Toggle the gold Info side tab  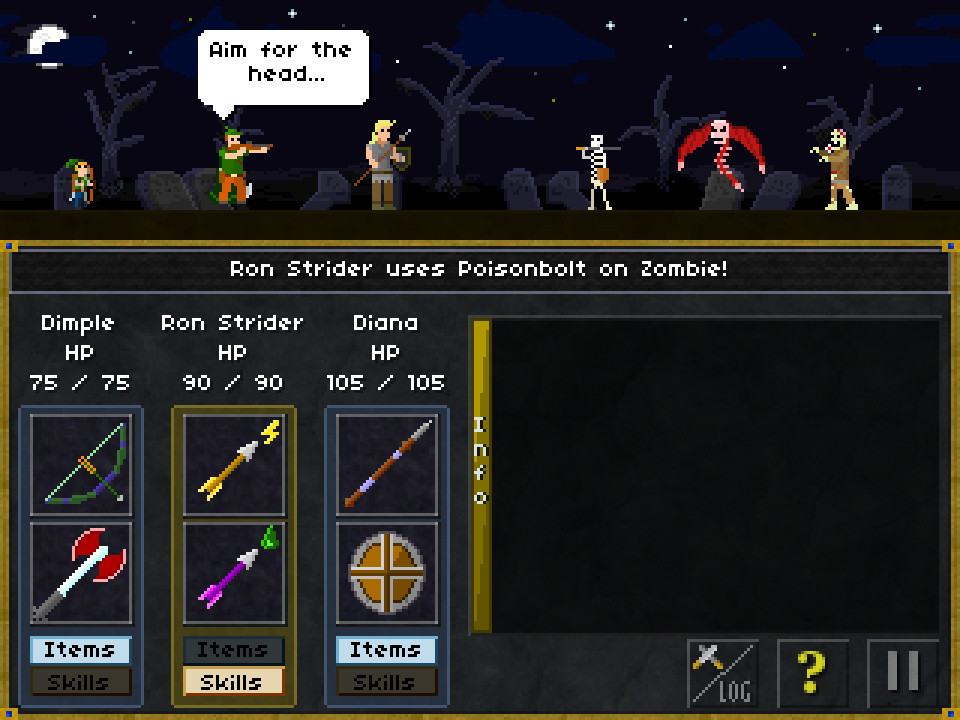(x=481, y=475)
